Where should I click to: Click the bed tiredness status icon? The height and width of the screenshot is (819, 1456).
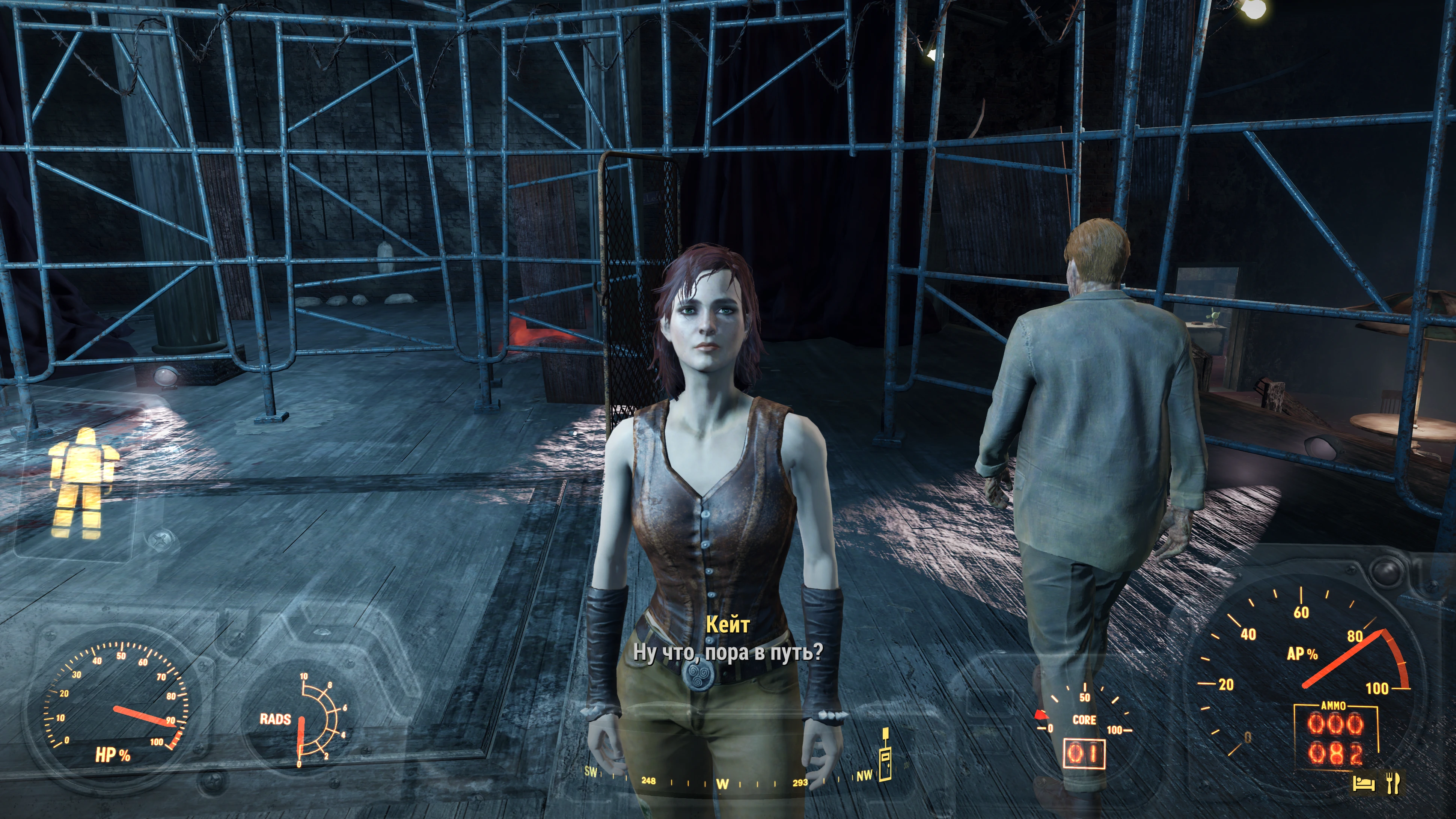(1363, 783)
